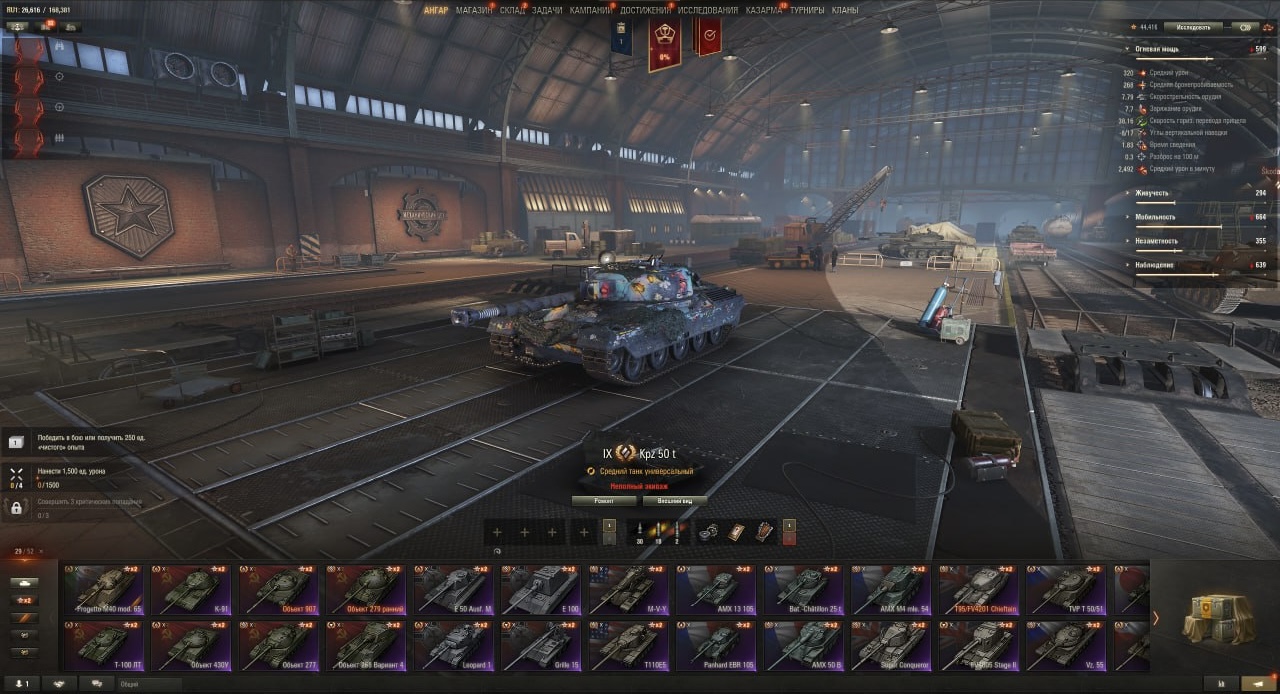This screenshot has width=1280, height=694.
Task: Open the ТУРНИРЫ tab
Action: coord(807,10)
